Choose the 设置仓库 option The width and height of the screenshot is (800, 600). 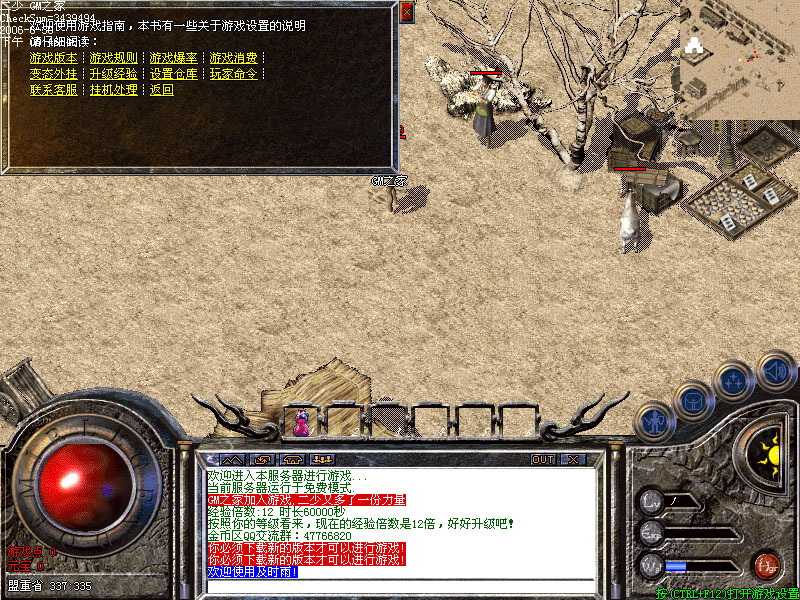[173, 74]
